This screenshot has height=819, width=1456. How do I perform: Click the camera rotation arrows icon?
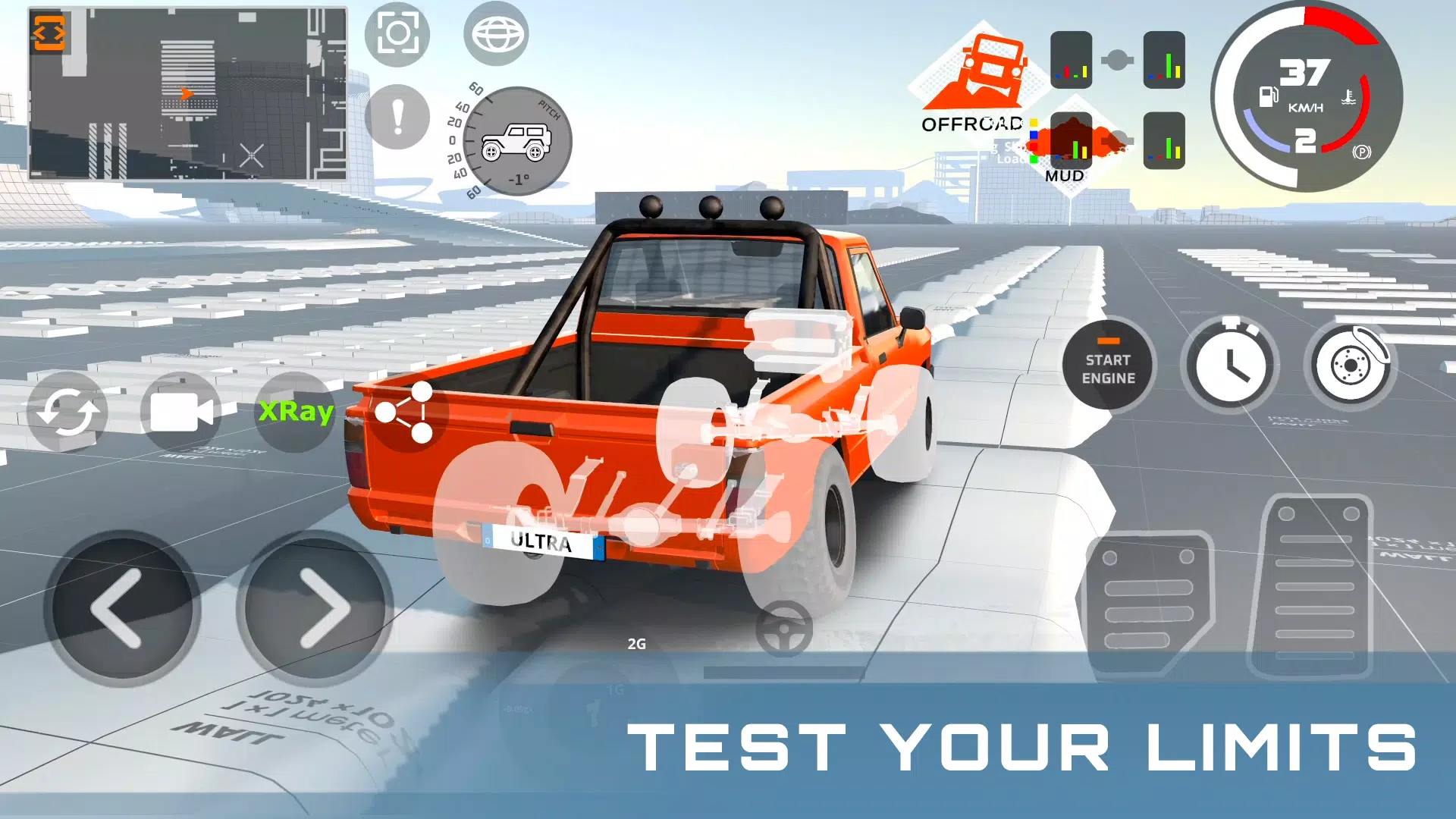pos(68,412)
